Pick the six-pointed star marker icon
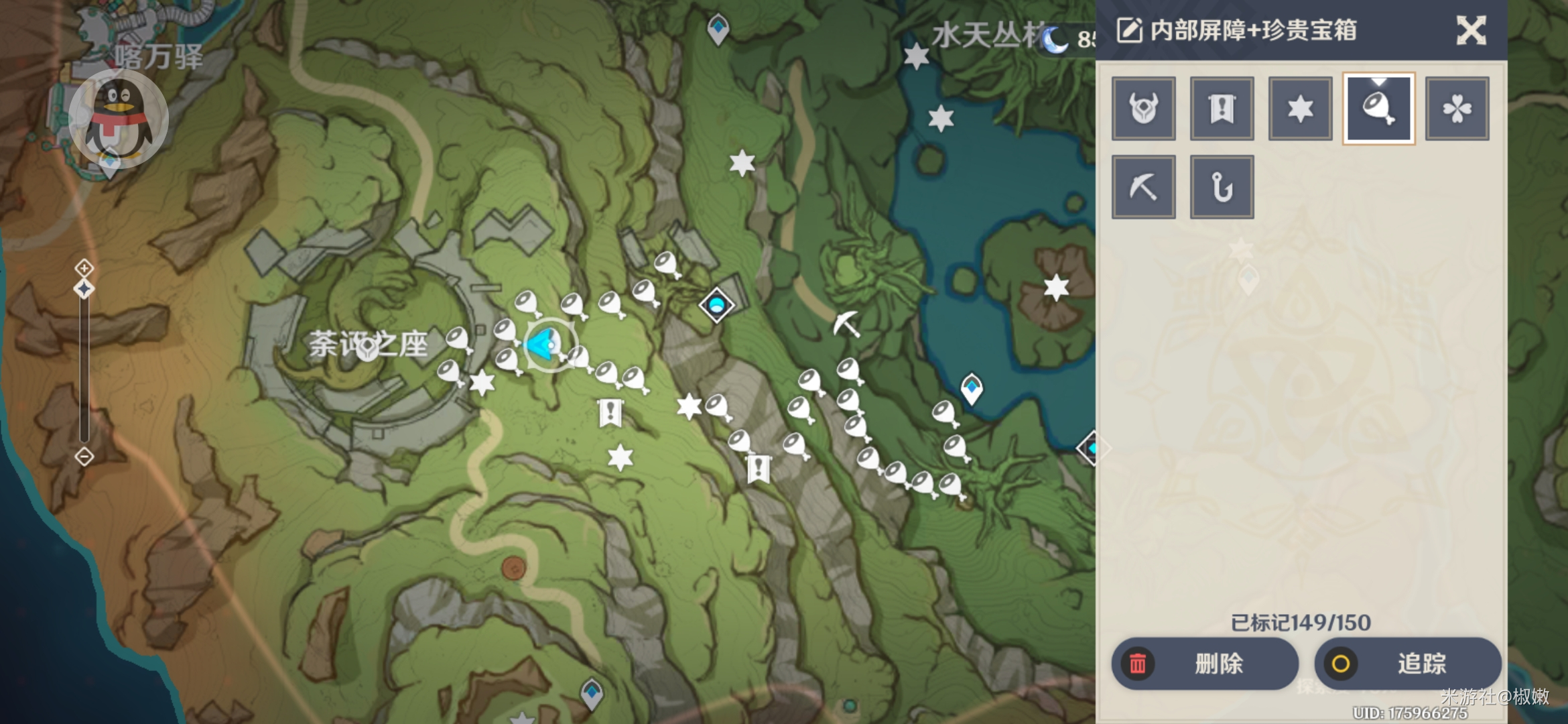Image resolution: width=1568 pixels, height=724 pixels. pos(1300,109)
